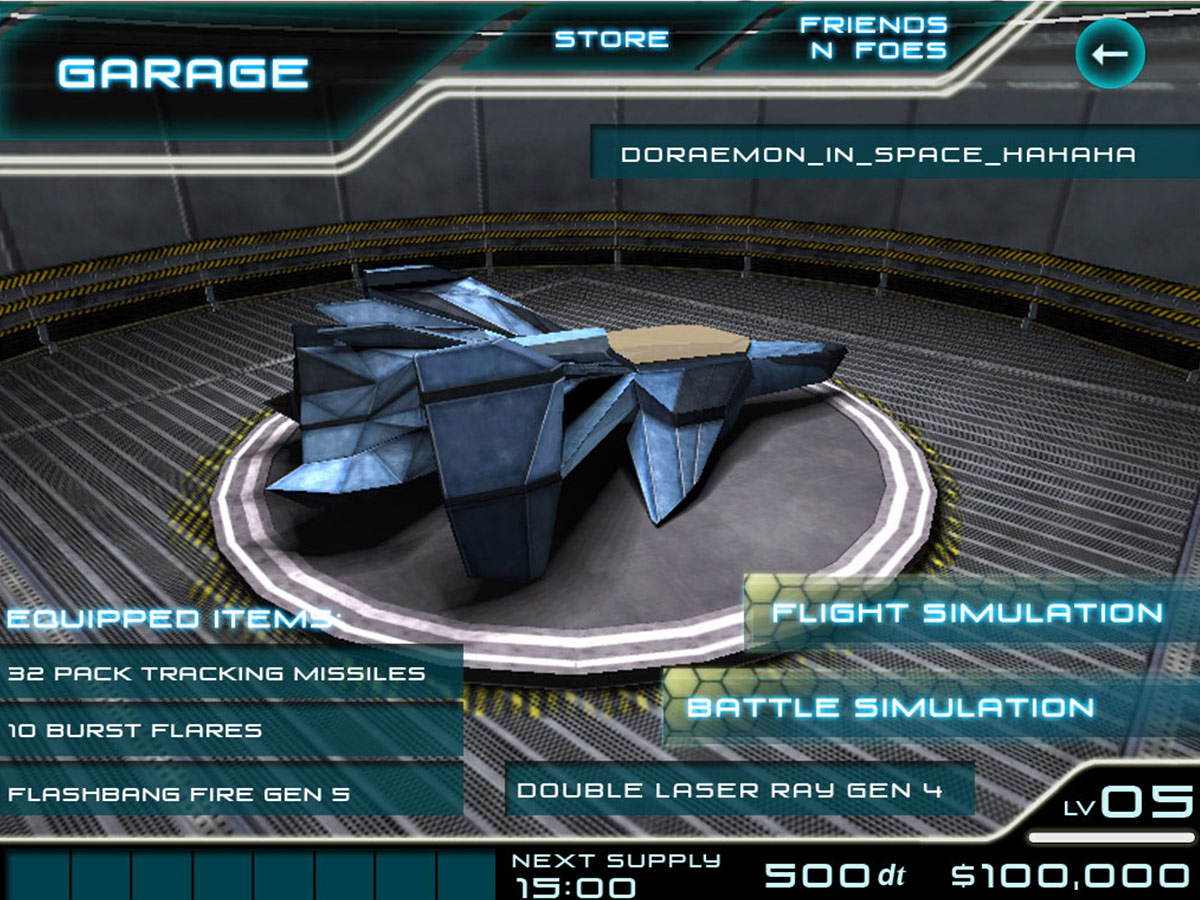Go back with the arrow button
Screen dimensions: 1200x900
point(1109,54)
